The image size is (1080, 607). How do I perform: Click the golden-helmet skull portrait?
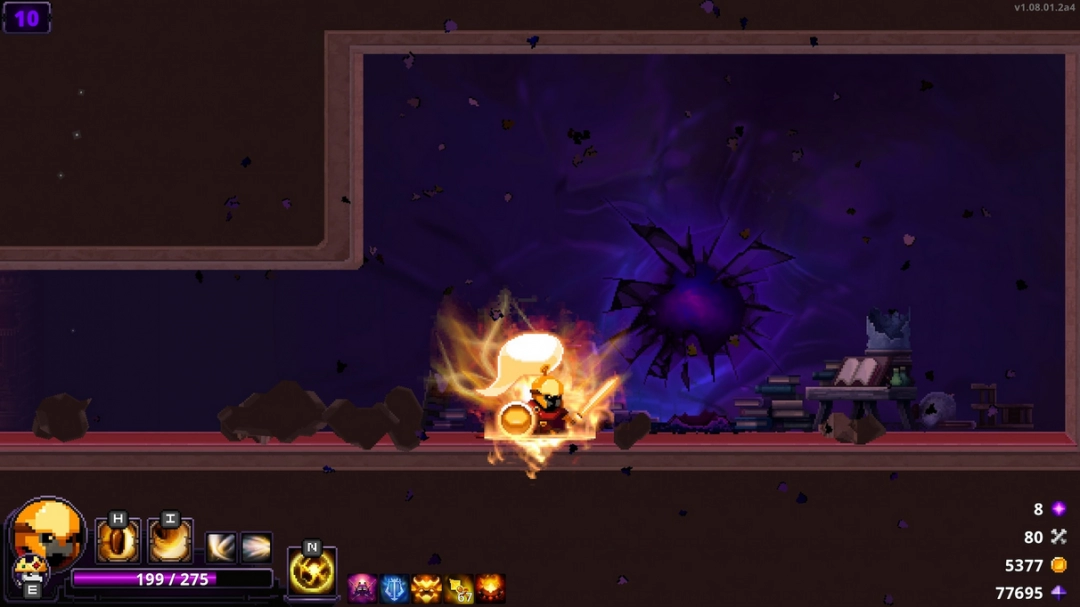tap(50, 530)
